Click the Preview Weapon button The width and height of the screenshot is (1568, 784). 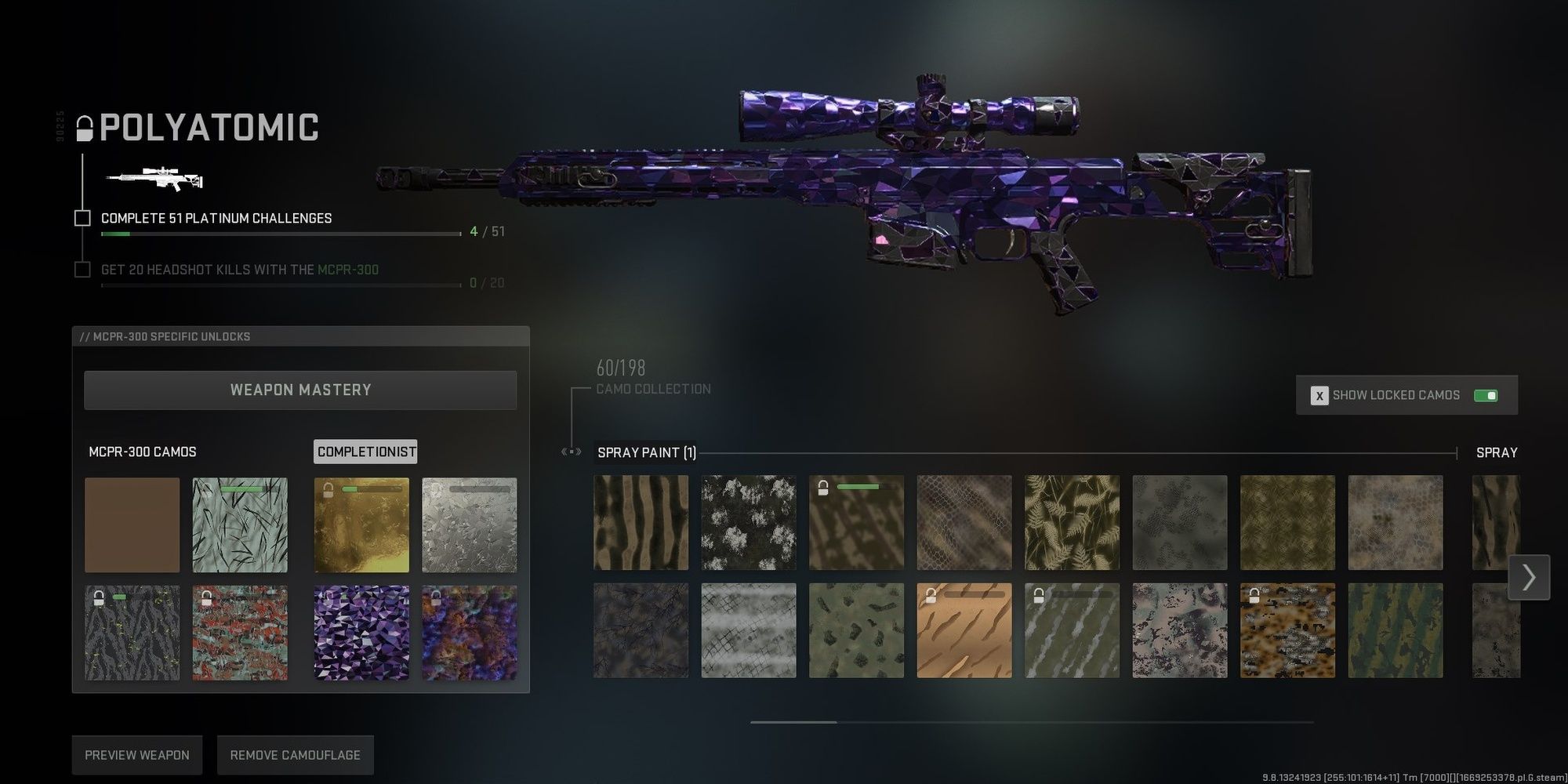click(136, 754)
